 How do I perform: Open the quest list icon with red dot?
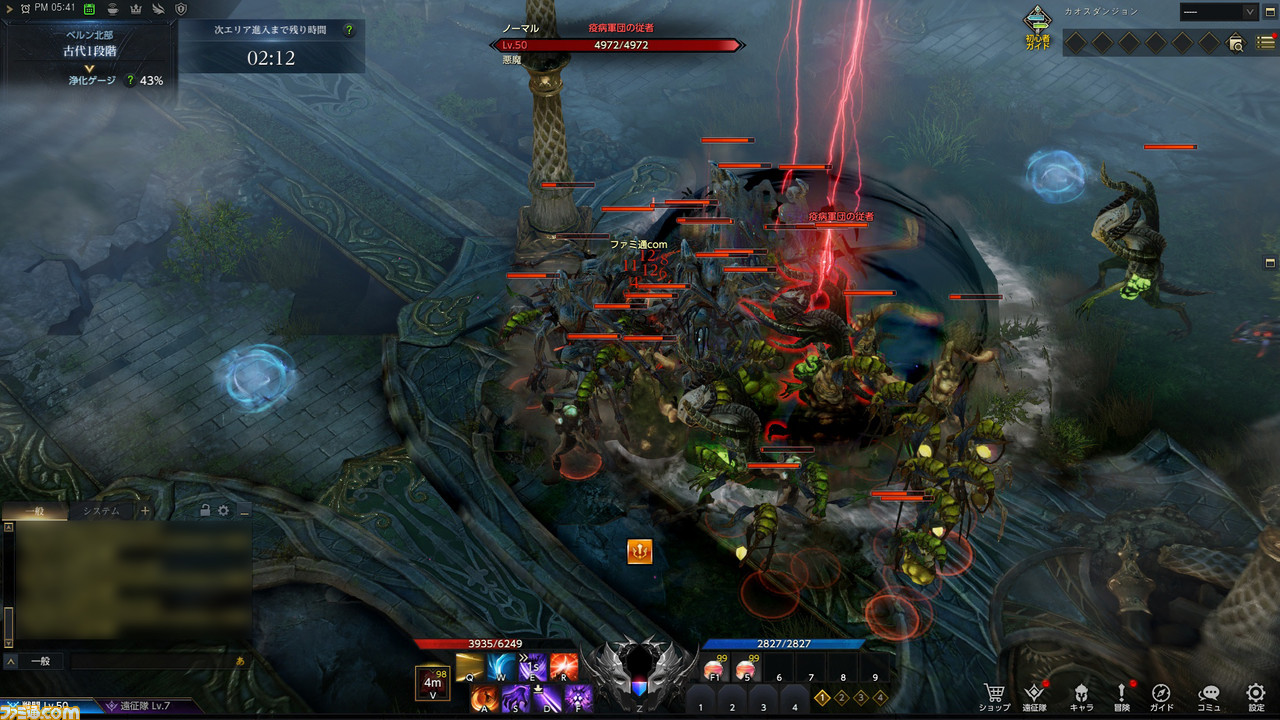[1266, 42]
